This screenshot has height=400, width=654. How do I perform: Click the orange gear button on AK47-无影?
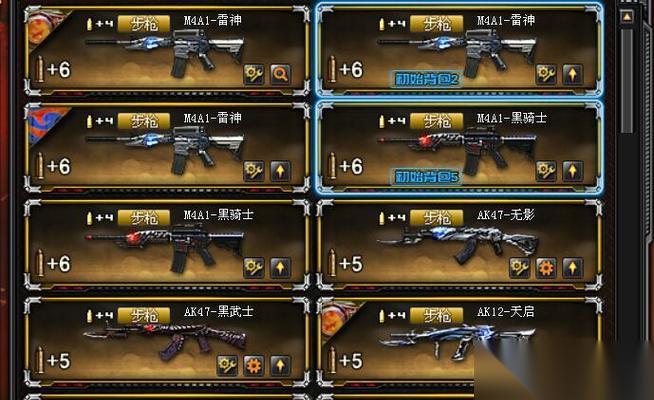[545, 267]
